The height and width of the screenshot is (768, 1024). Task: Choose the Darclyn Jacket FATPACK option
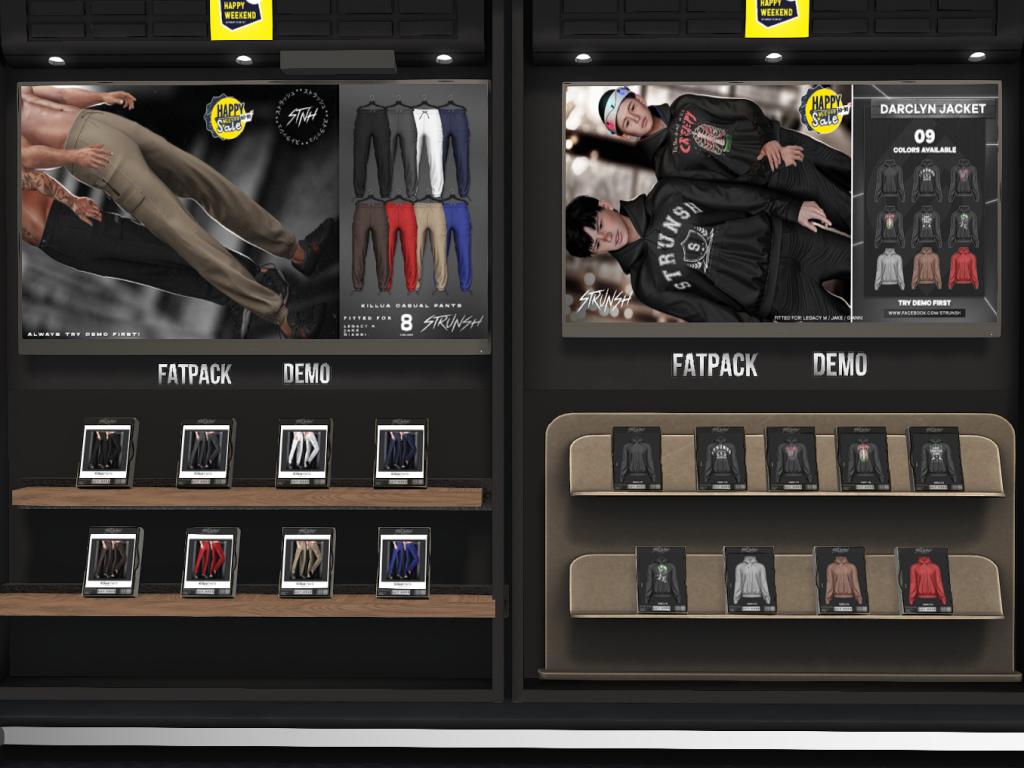(714, 365)
